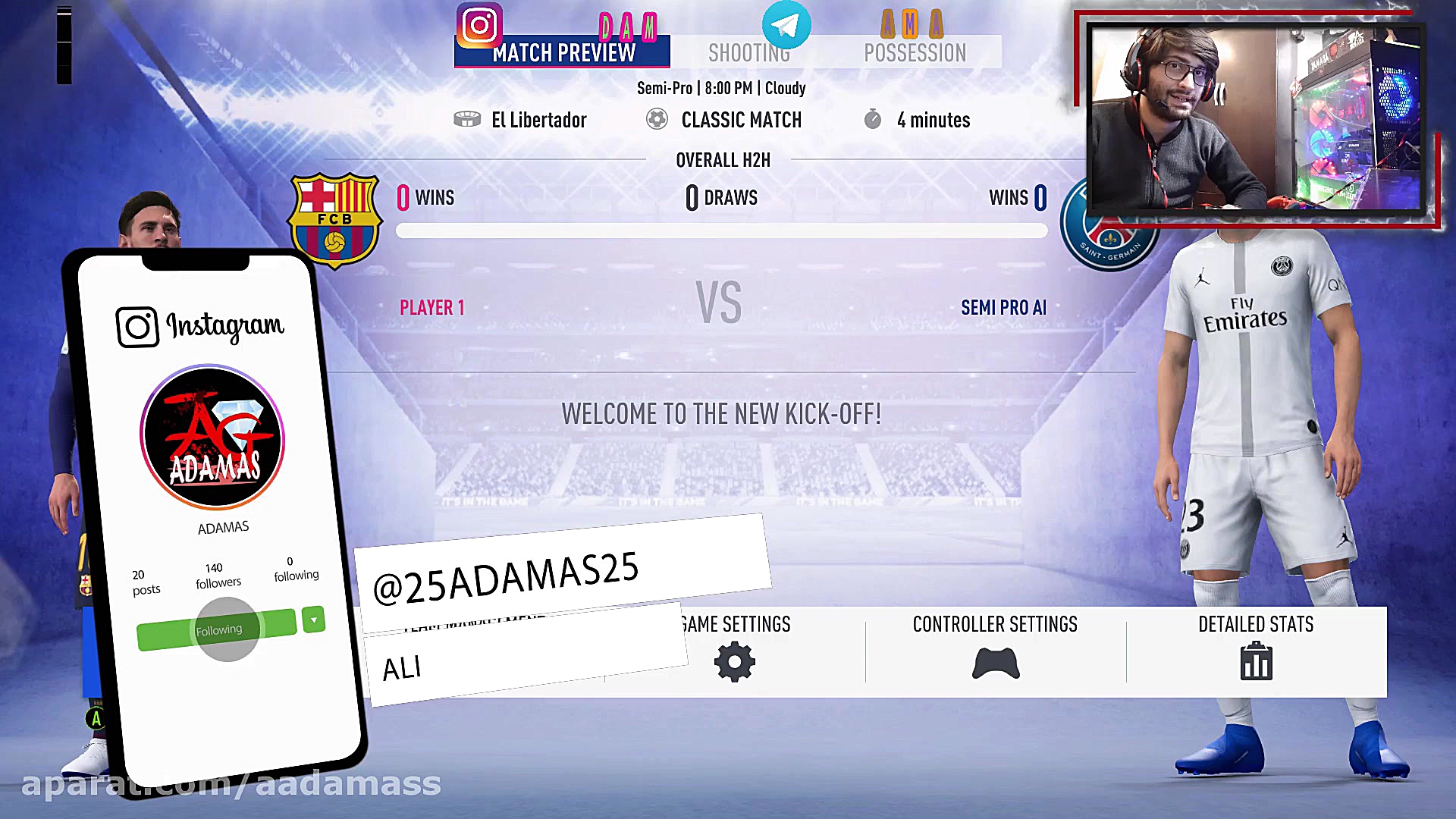The height and width of the screenshot is (819, 1456).
Task: Click the Instagram icon above Match Preview
Action: click(x=479, y=24)
